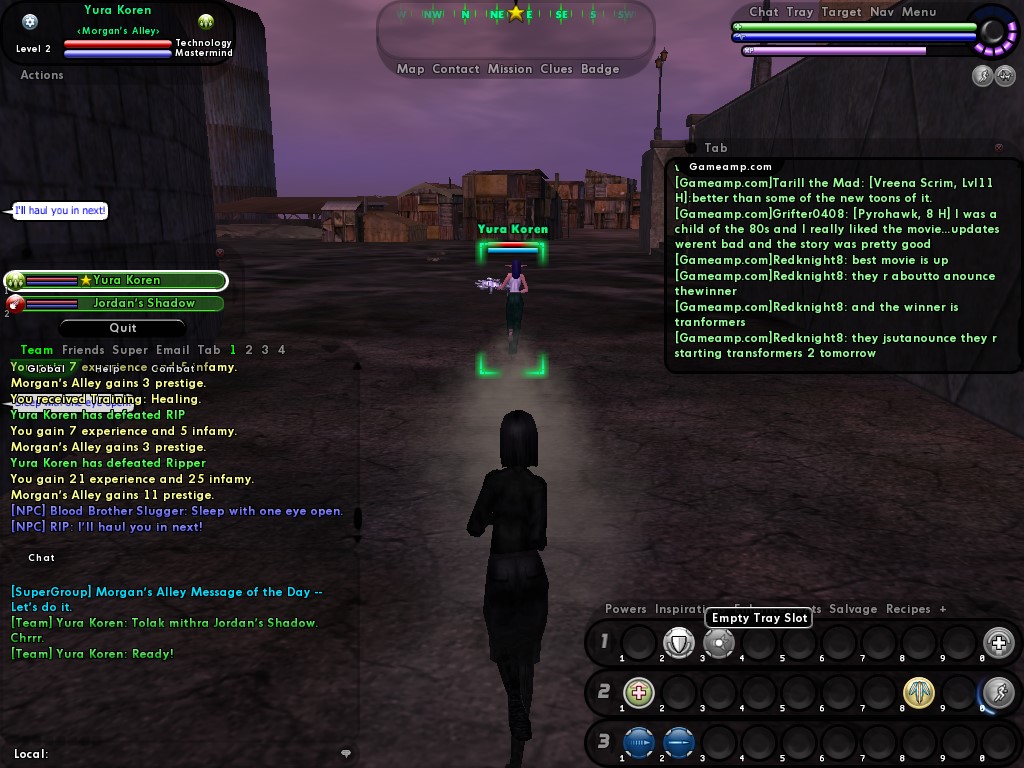Open the Email tab
This screenshot has height=768, width=1024.
coord(172,350)
